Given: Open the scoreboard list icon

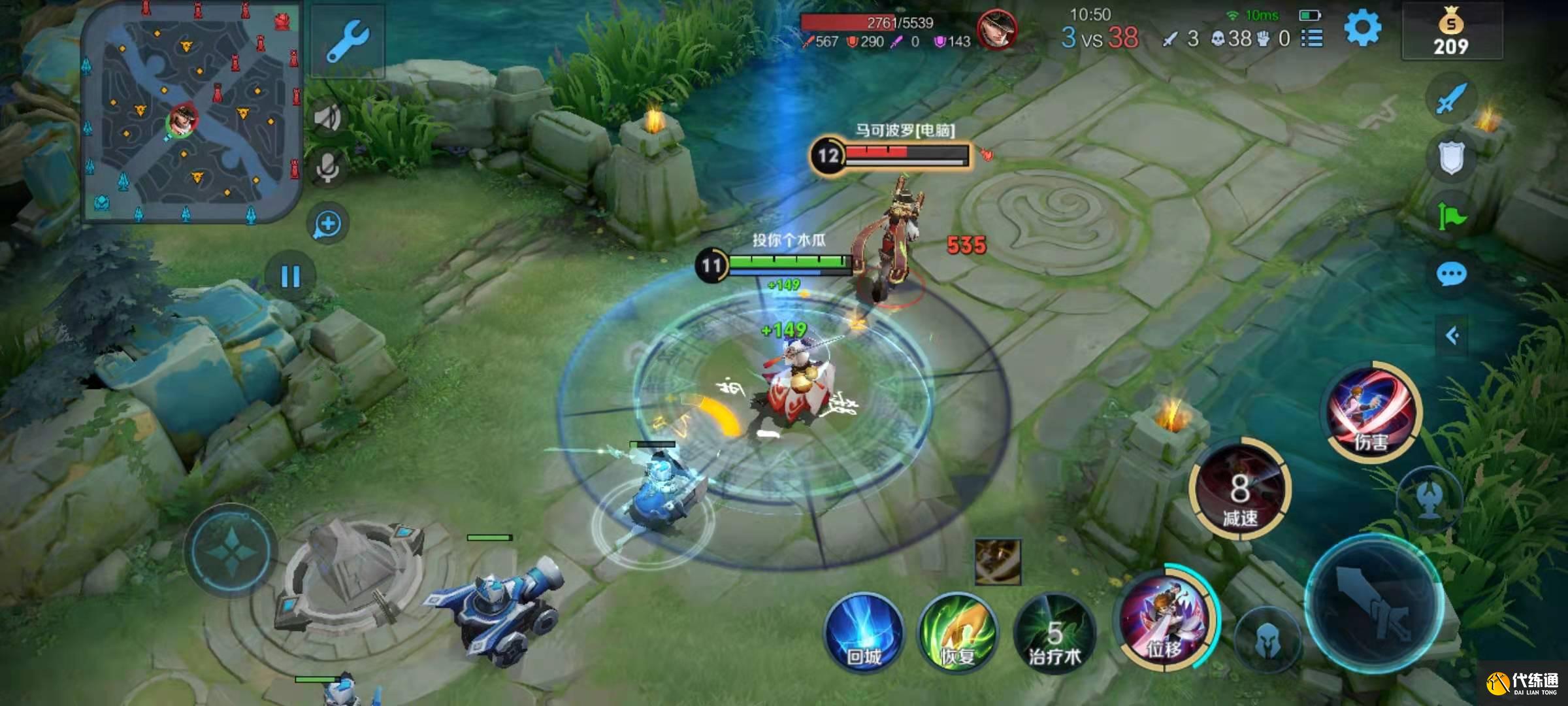Looking at the screenshot, I should click(x=1312, y=39).
